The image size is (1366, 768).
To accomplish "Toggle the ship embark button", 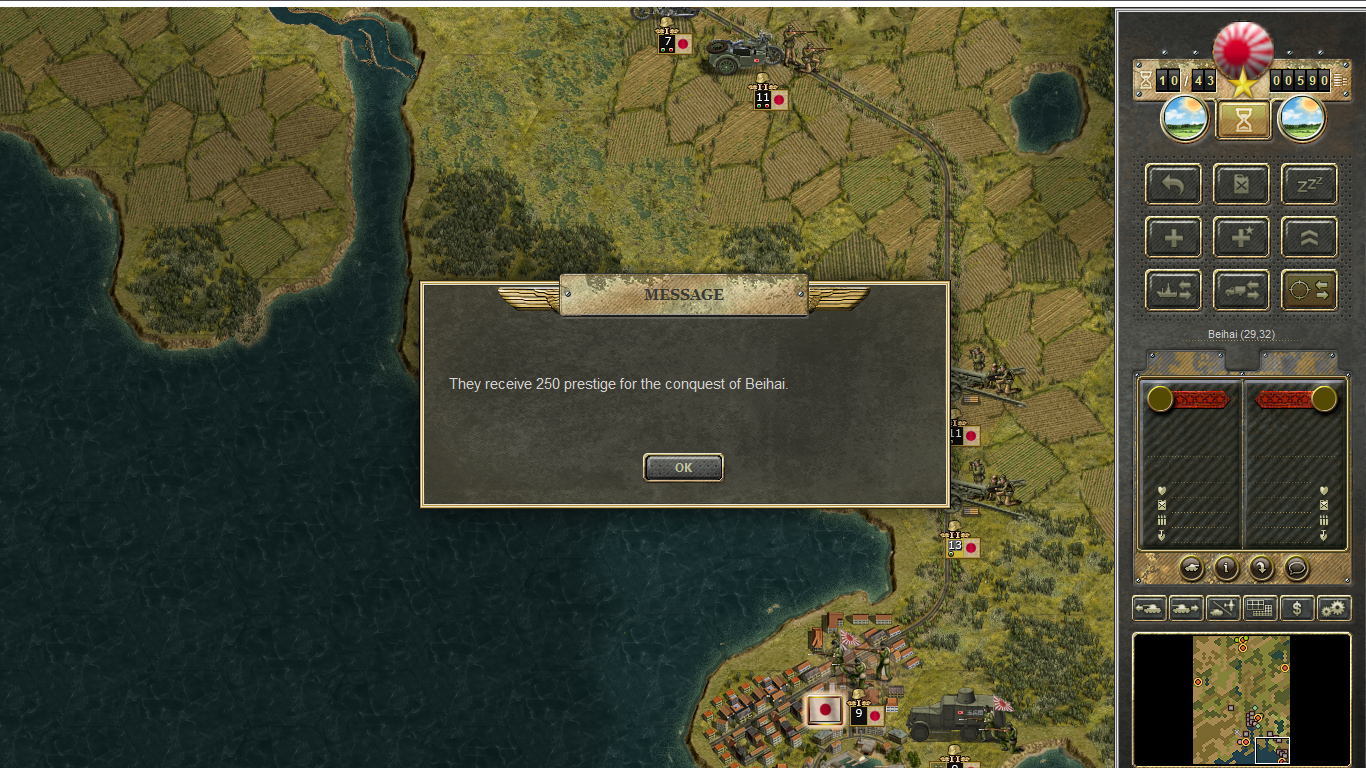I will click(1174, 290).
